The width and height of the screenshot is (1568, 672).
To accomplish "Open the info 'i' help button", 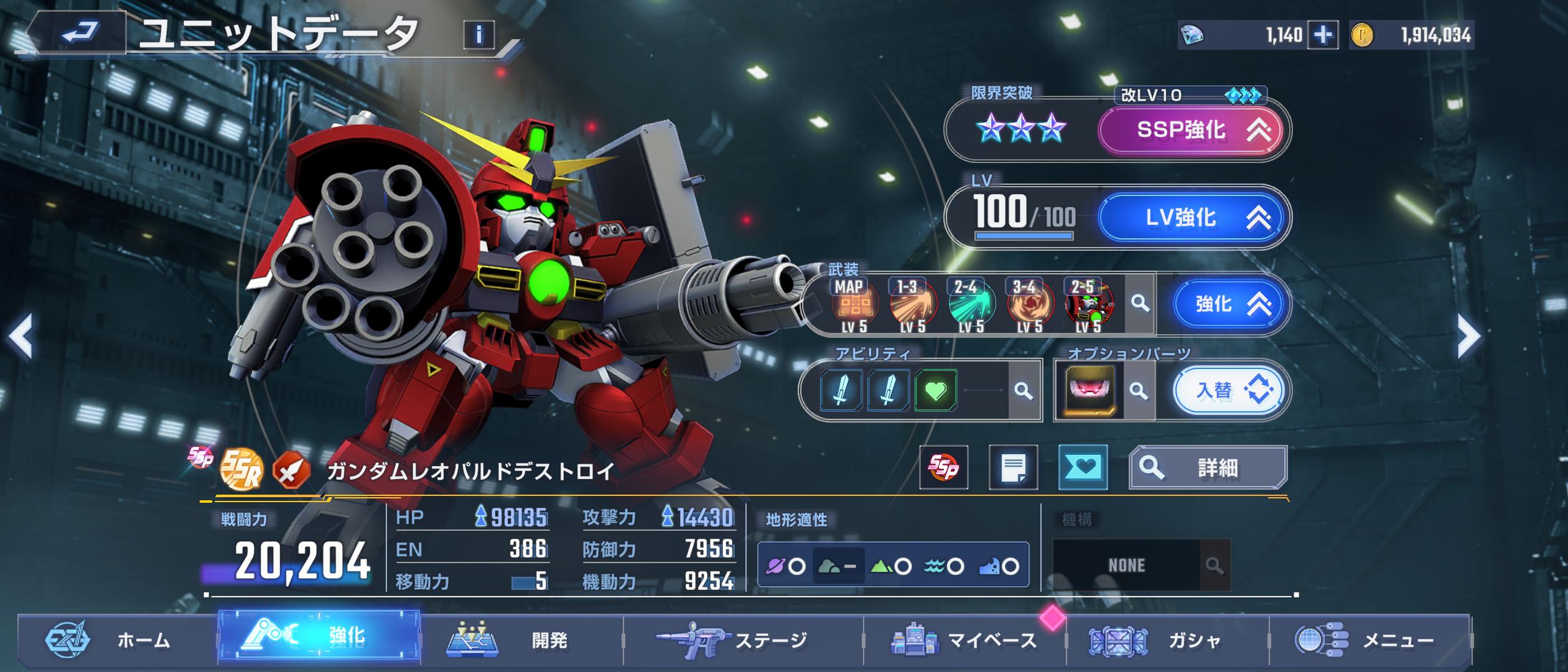I will pos(478,35).
